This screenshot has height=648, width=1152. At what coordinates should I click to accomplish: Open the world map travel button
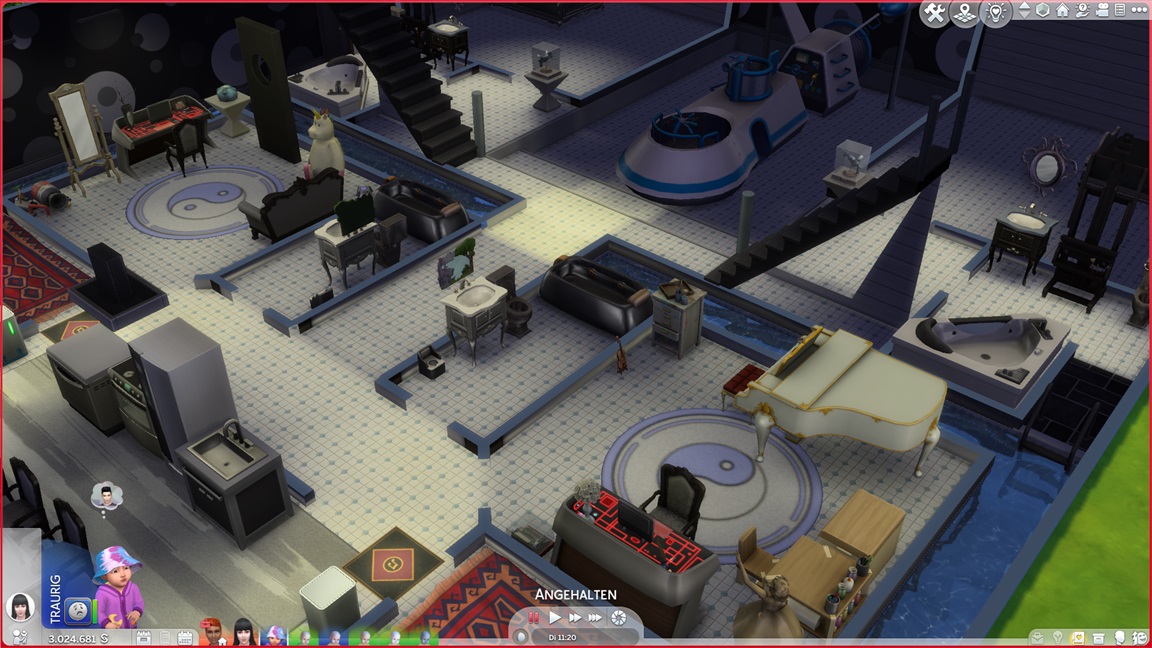[x=965, y=13]
